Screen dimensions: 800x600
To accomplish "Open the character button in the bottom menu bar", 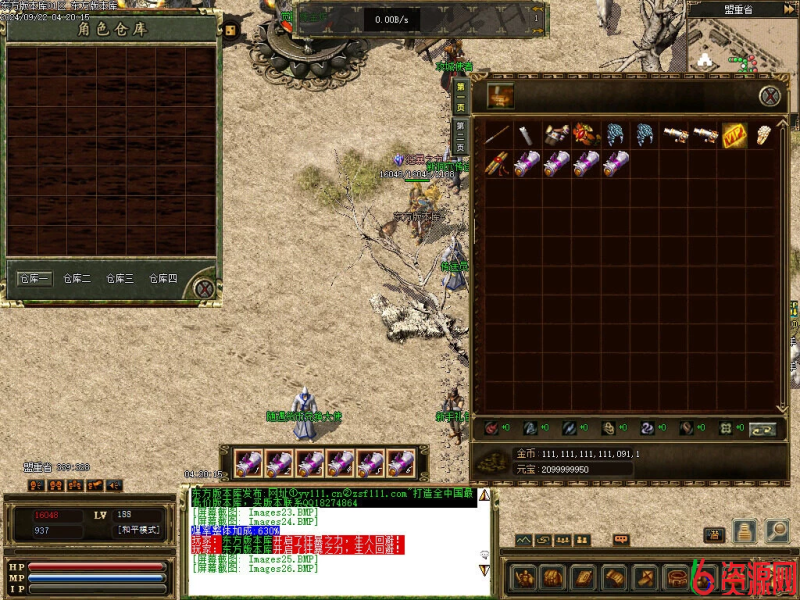I will click(525, 578).
